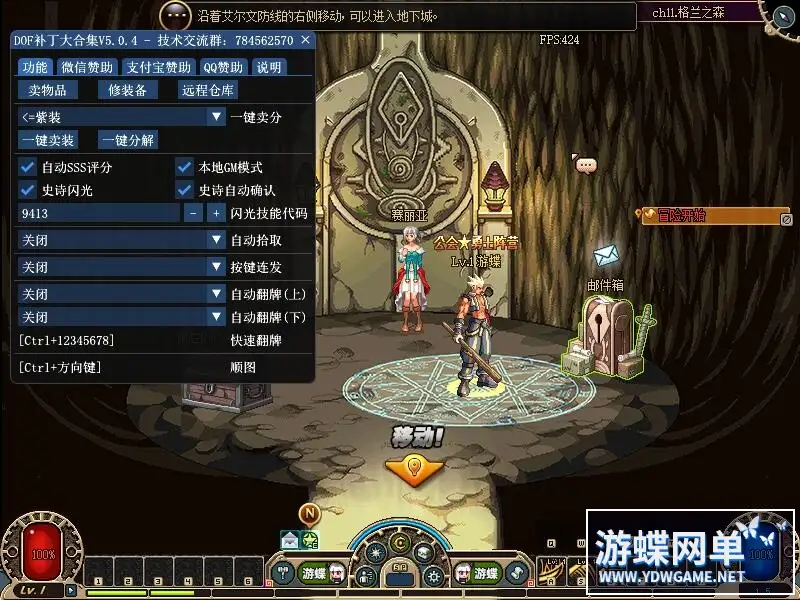The width and height of the screenshot is (800, 600).
Task: Open the 自动拾取 dropdown
Action: [122, 240]
